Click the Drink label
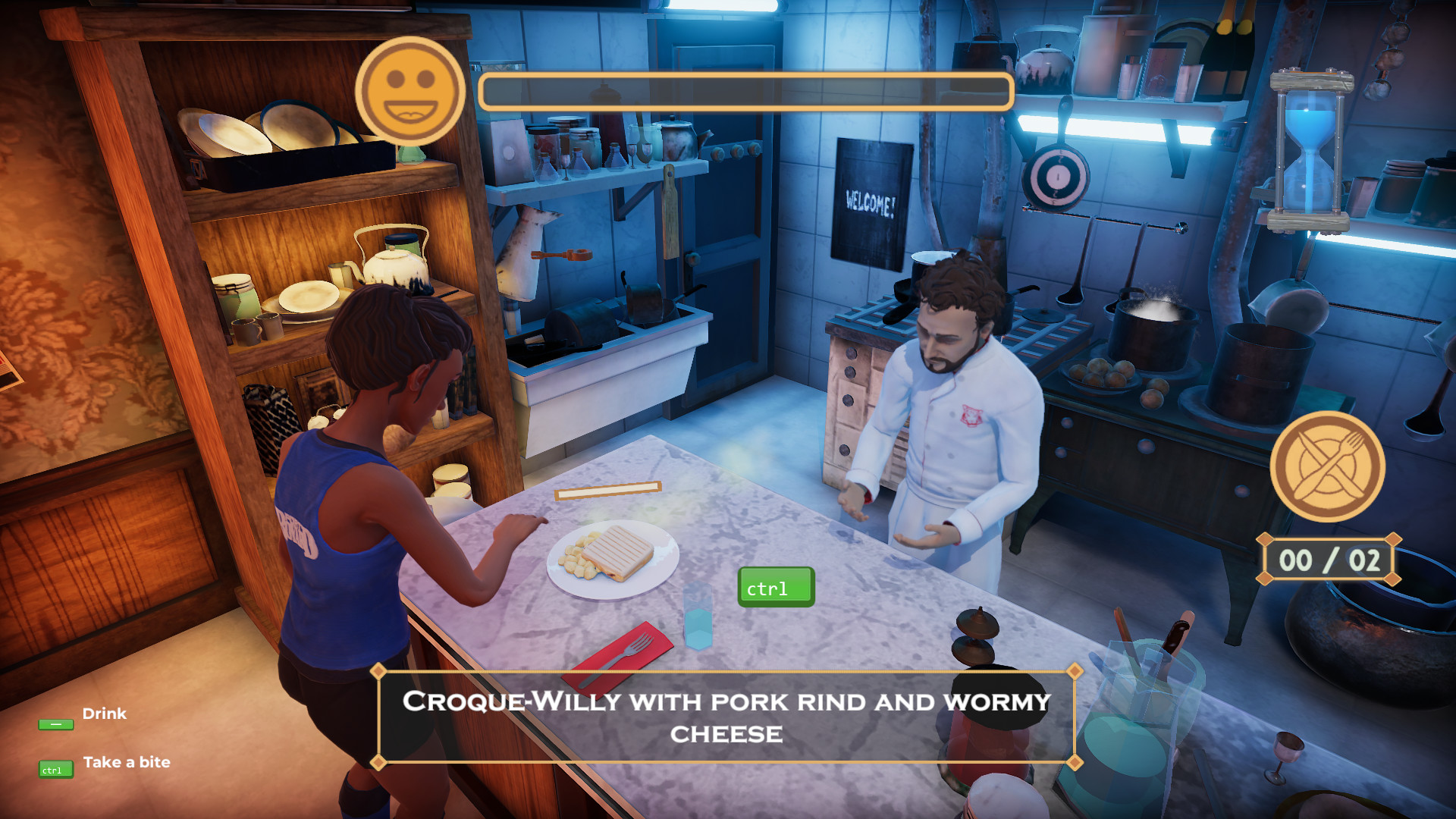This screenshot has width=1456, height=819. (x=105, y=714)
